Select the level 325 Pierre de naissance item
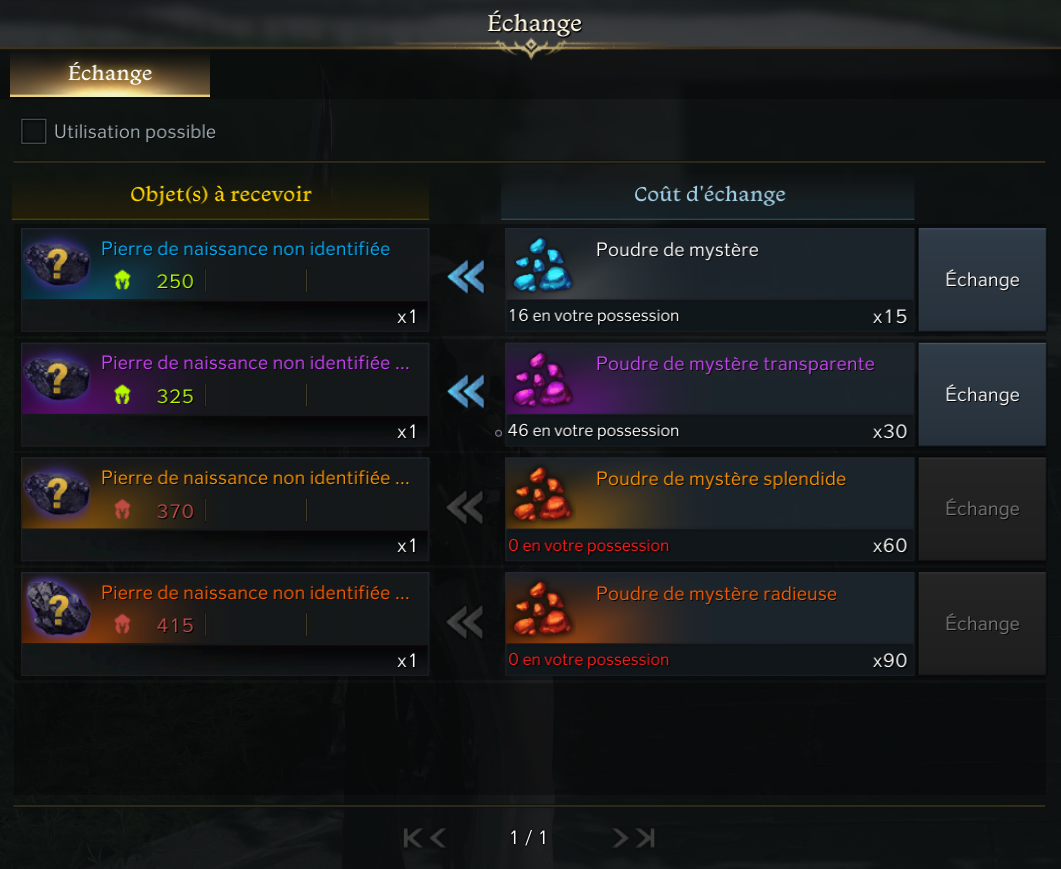Screen dimensions: 1061x869 coord(225,381)
